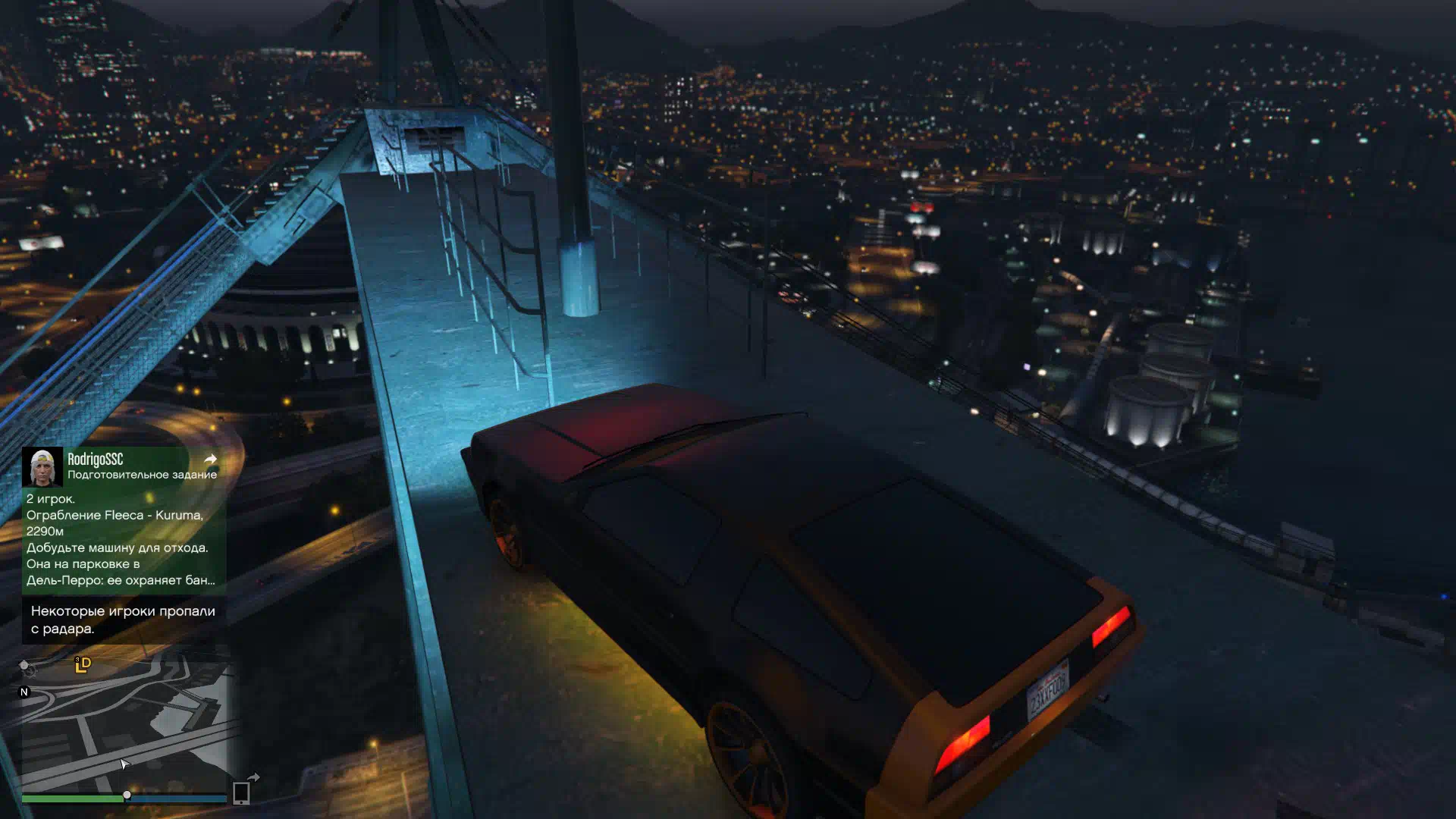Viewport: 1456px width, 819px height.
Task: Select the 'Некоторые игроки пропали с радара' notification
Action: click(123, 620)
